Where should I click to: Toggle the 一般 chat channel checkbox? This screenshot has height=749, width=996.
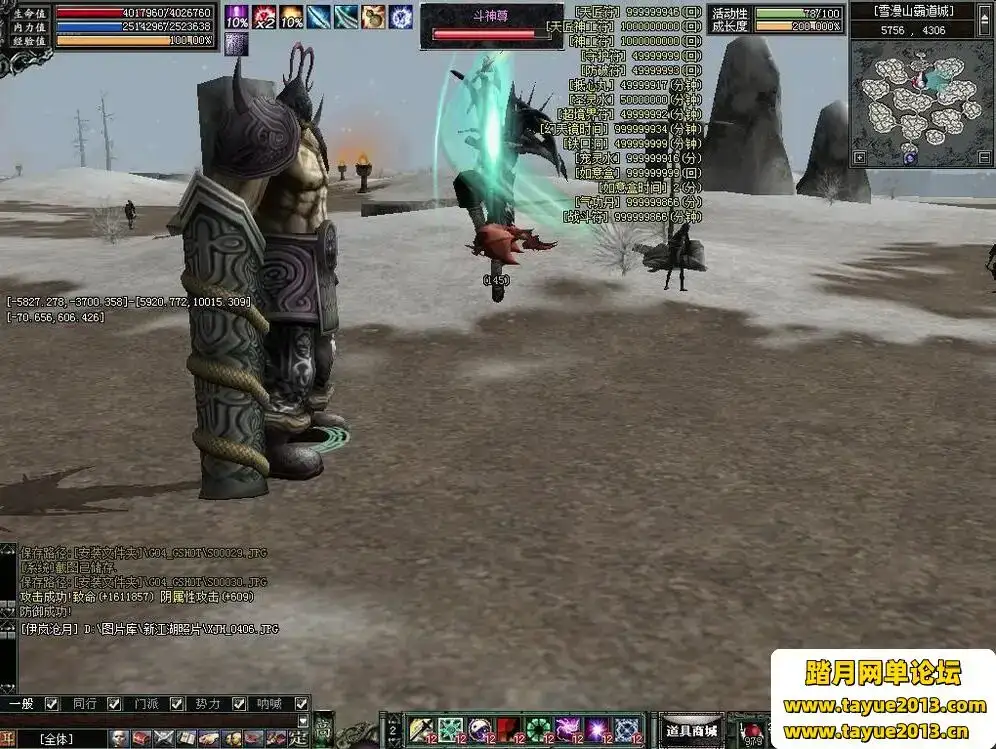tap(51, 704)
